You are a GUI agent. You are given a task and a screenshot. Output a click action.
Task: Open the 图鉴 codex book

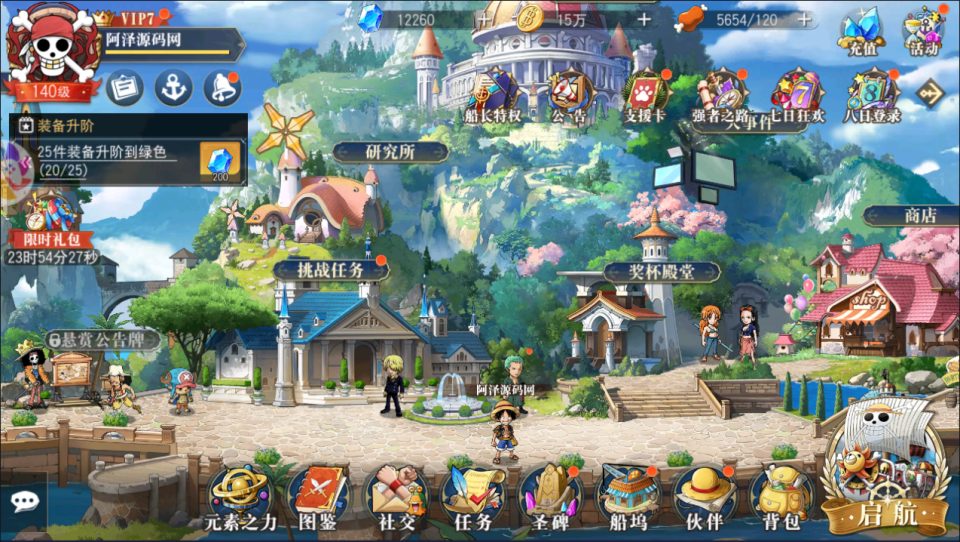pos(317,495)
